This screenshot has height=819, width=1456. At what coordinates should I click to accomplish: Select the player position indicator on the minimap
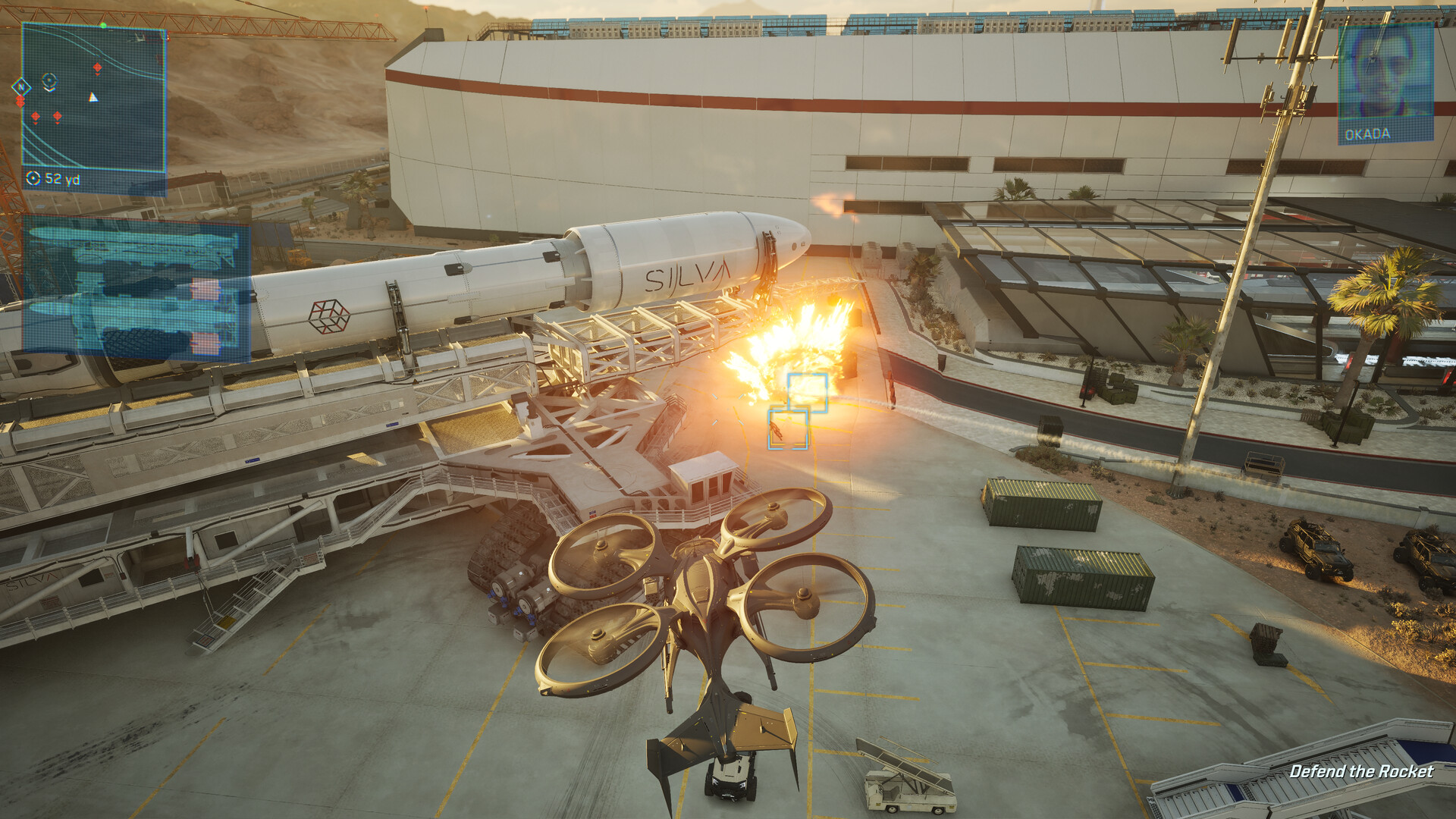tap(49, 80)
